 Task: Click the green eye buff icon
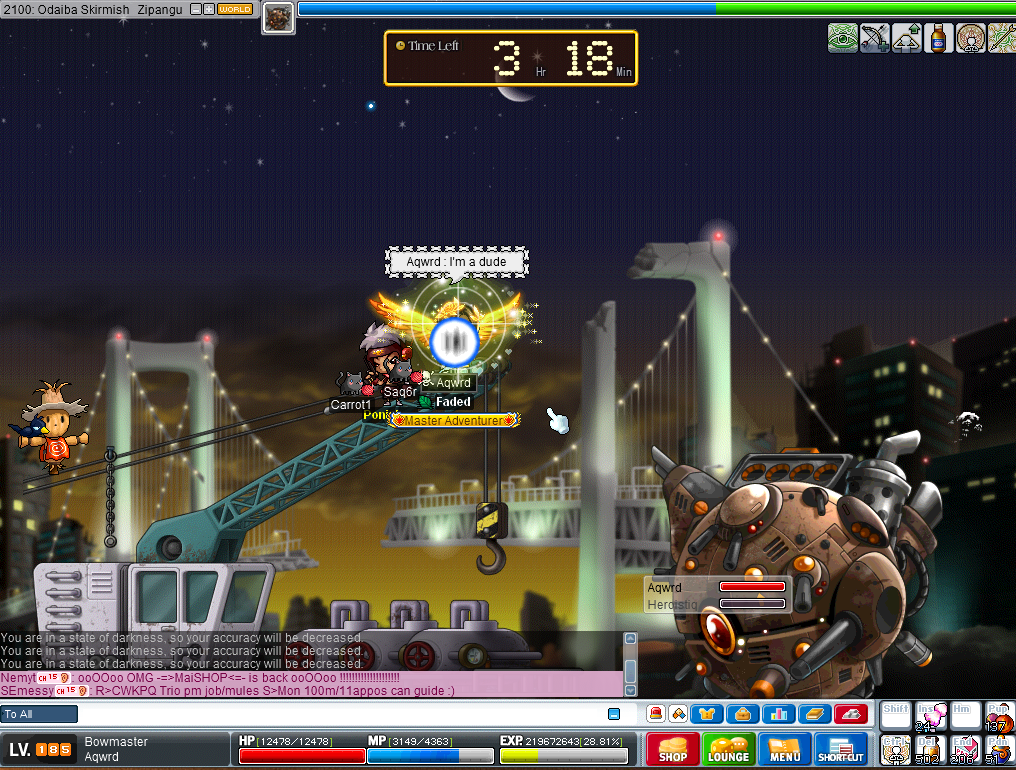point(842,38)
